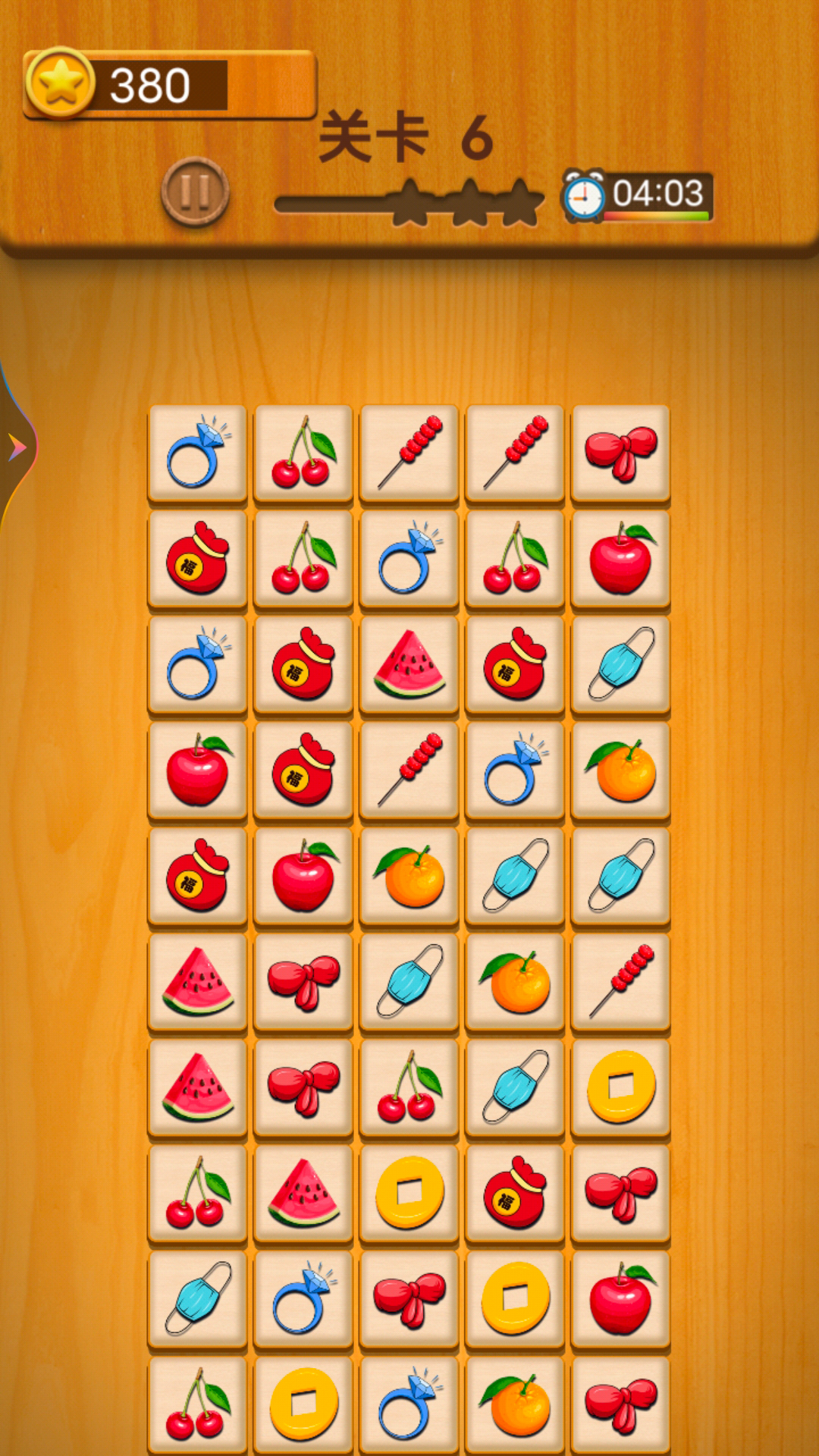819x1456 pixels.
Task: Expand the side drawer arrow tab
Action: 17,447
